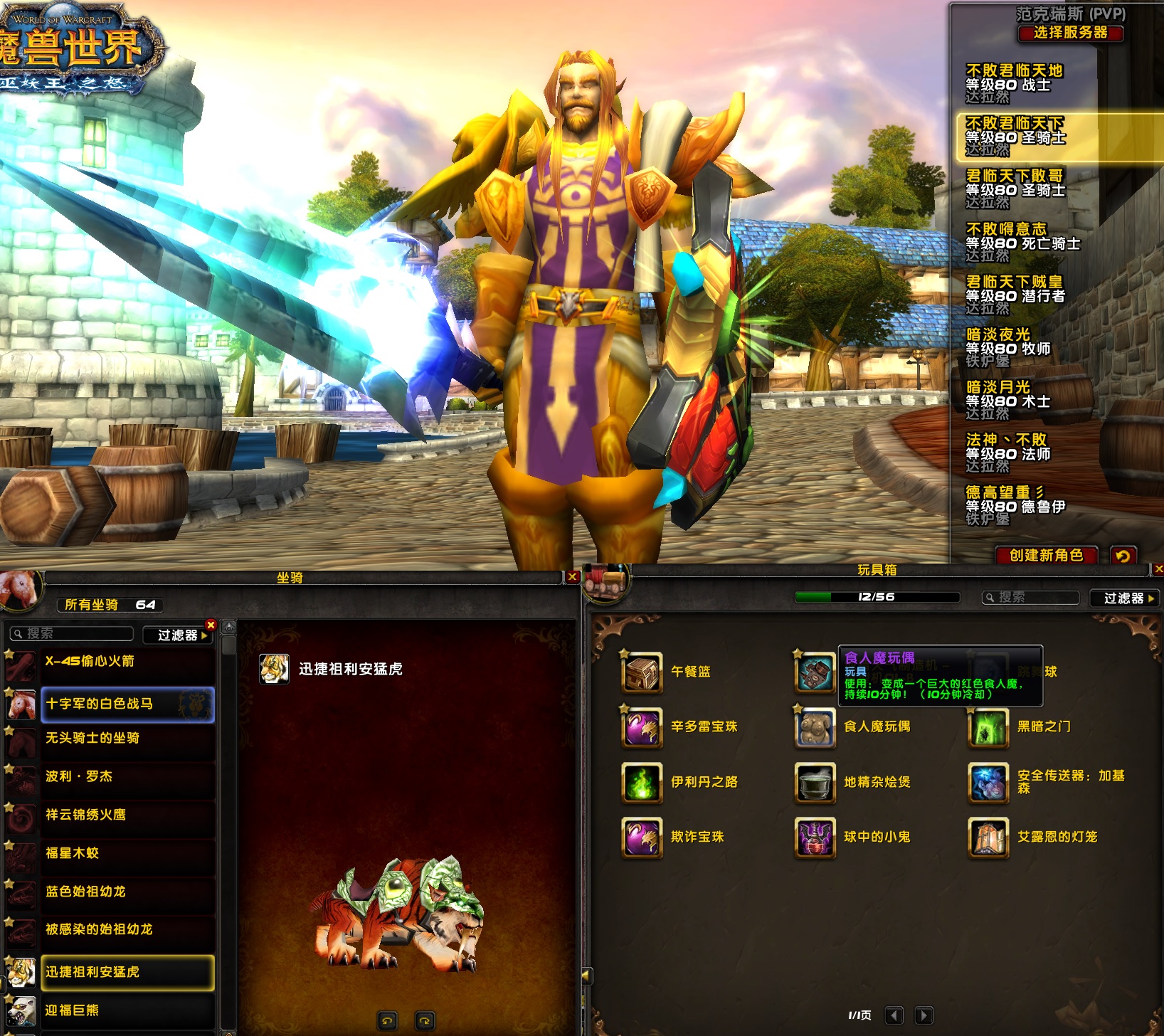Use the 午餐篮 picnic basket toy

[x=642, y=672]
